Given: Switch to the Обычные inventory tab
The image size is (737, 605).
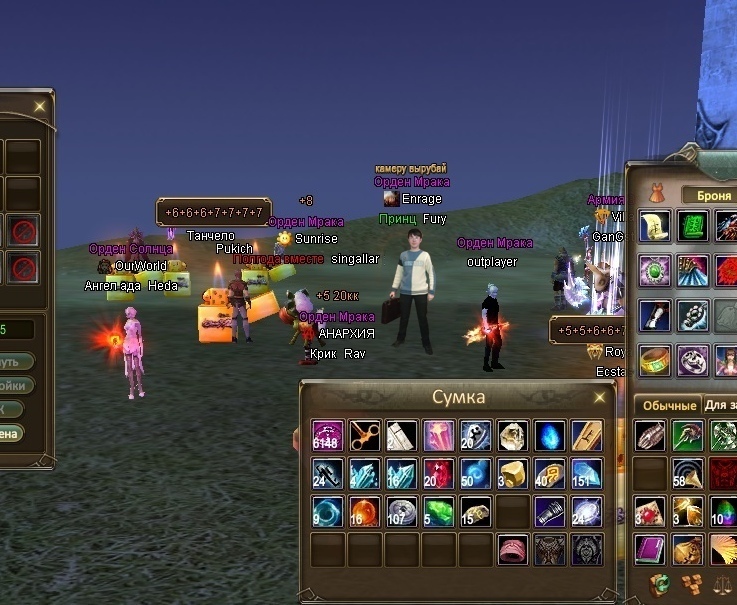Looking at the screenshot, I should coord(666,405).
